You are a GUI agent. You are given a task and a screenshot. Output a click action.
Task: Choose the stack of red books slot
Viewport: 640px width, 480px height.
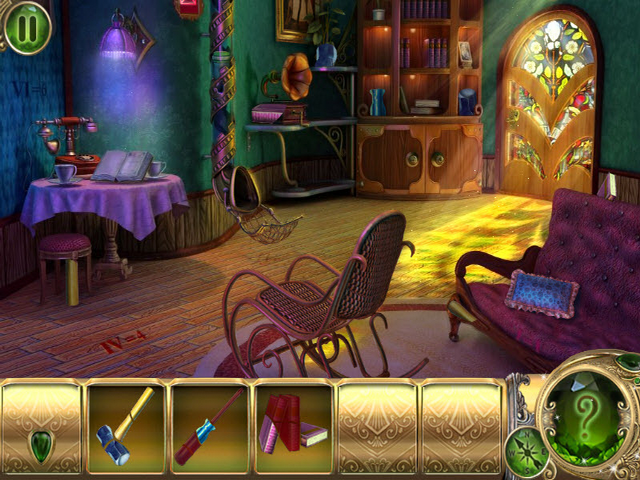coord(292,424)
